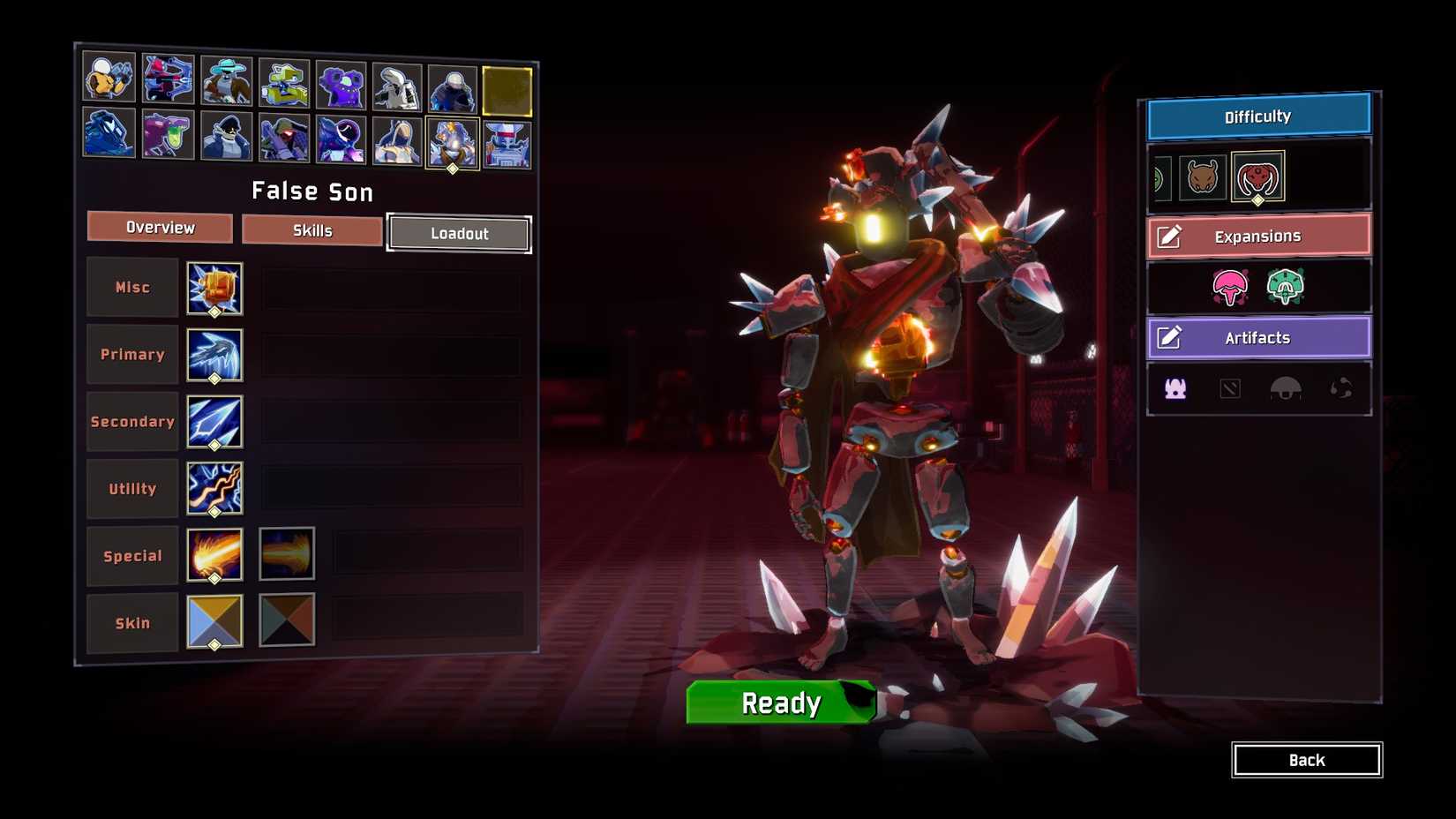
Task: Click the Back button
Action: point(1306,760)
